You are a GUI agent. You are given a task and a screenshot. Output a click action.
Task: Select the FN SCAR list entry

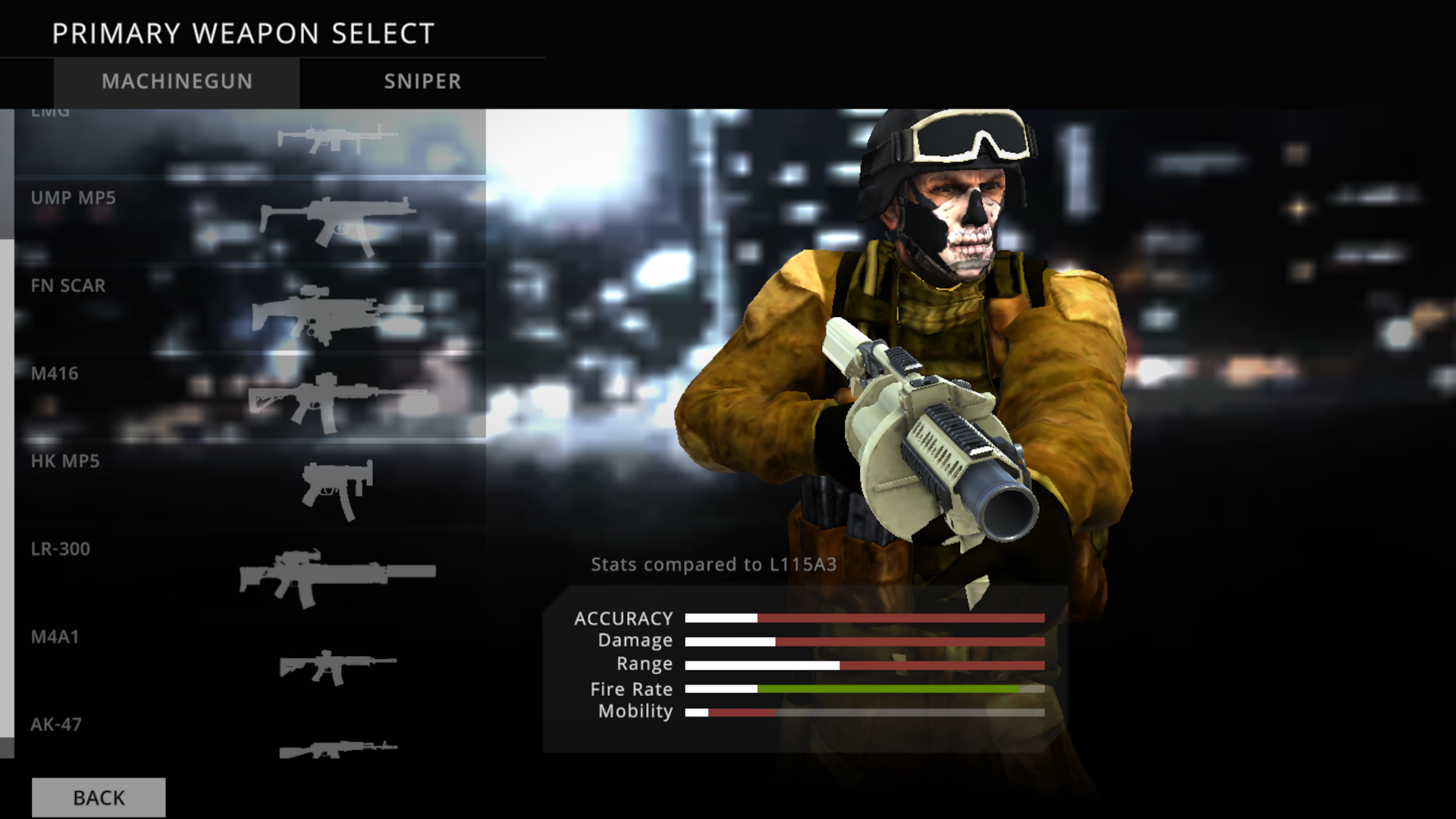67,286
